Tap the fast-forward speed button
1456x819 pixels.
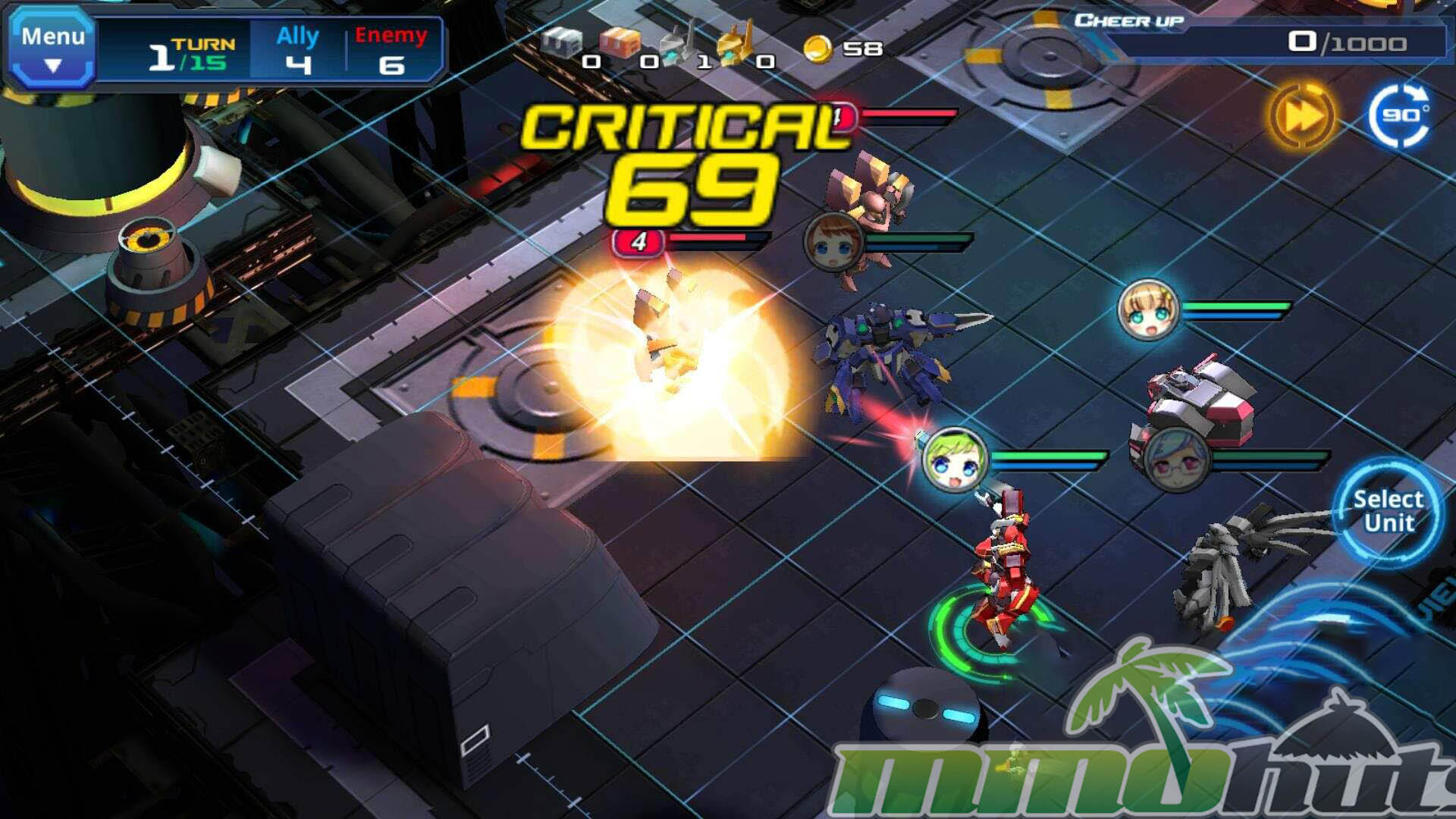[1301, 115]
